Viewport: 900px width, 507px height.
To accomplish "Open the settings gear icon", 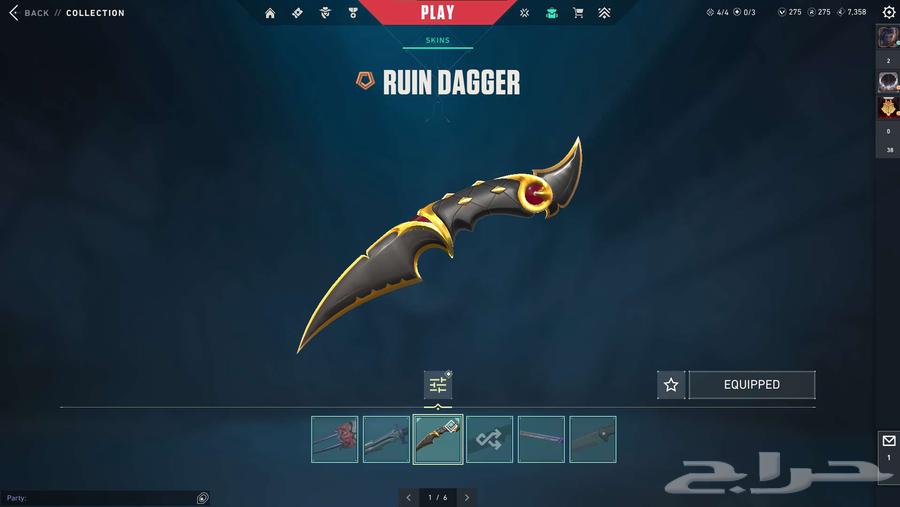I will 889,12.
